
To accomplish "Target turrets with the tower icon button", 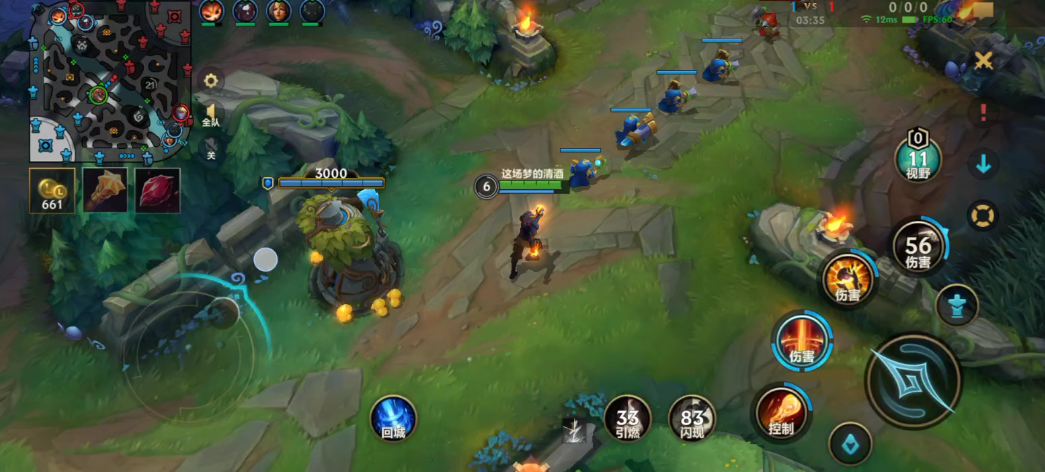I will pyautogui.click(x=957, y=305).
